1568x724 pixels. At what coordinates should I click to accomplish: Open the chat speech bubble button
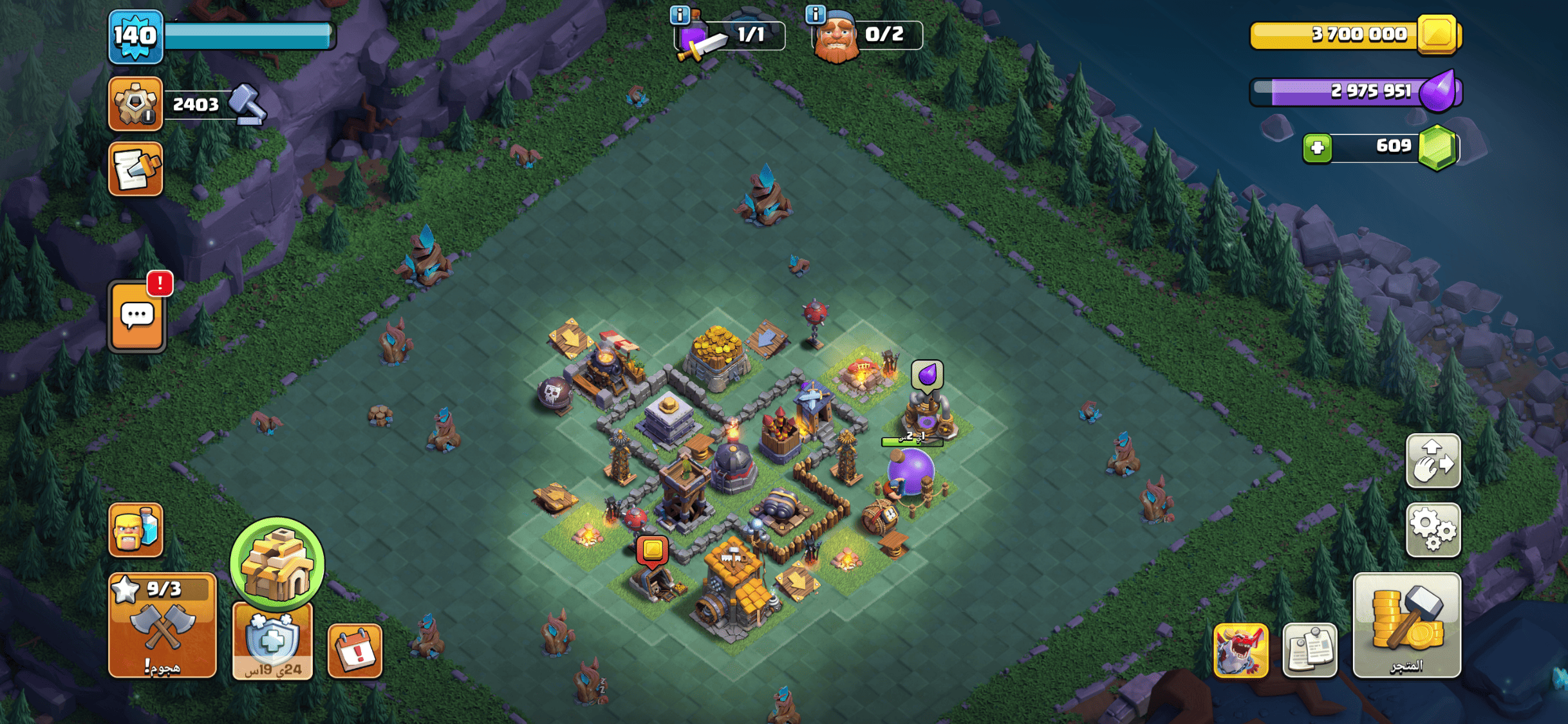[137, 316]
